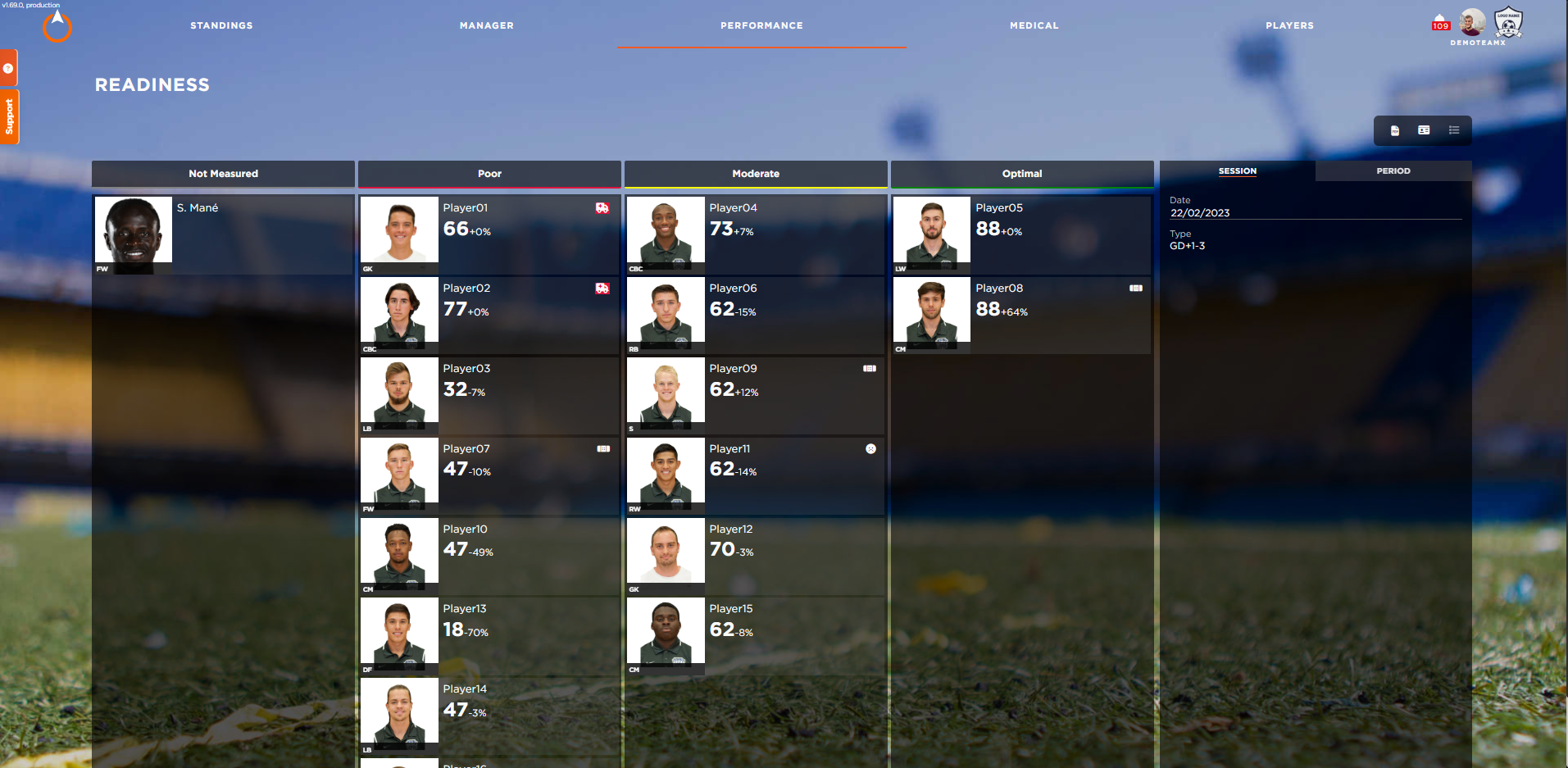
Task: Click the app logo to go home
Action: click(x=57, y=26)
